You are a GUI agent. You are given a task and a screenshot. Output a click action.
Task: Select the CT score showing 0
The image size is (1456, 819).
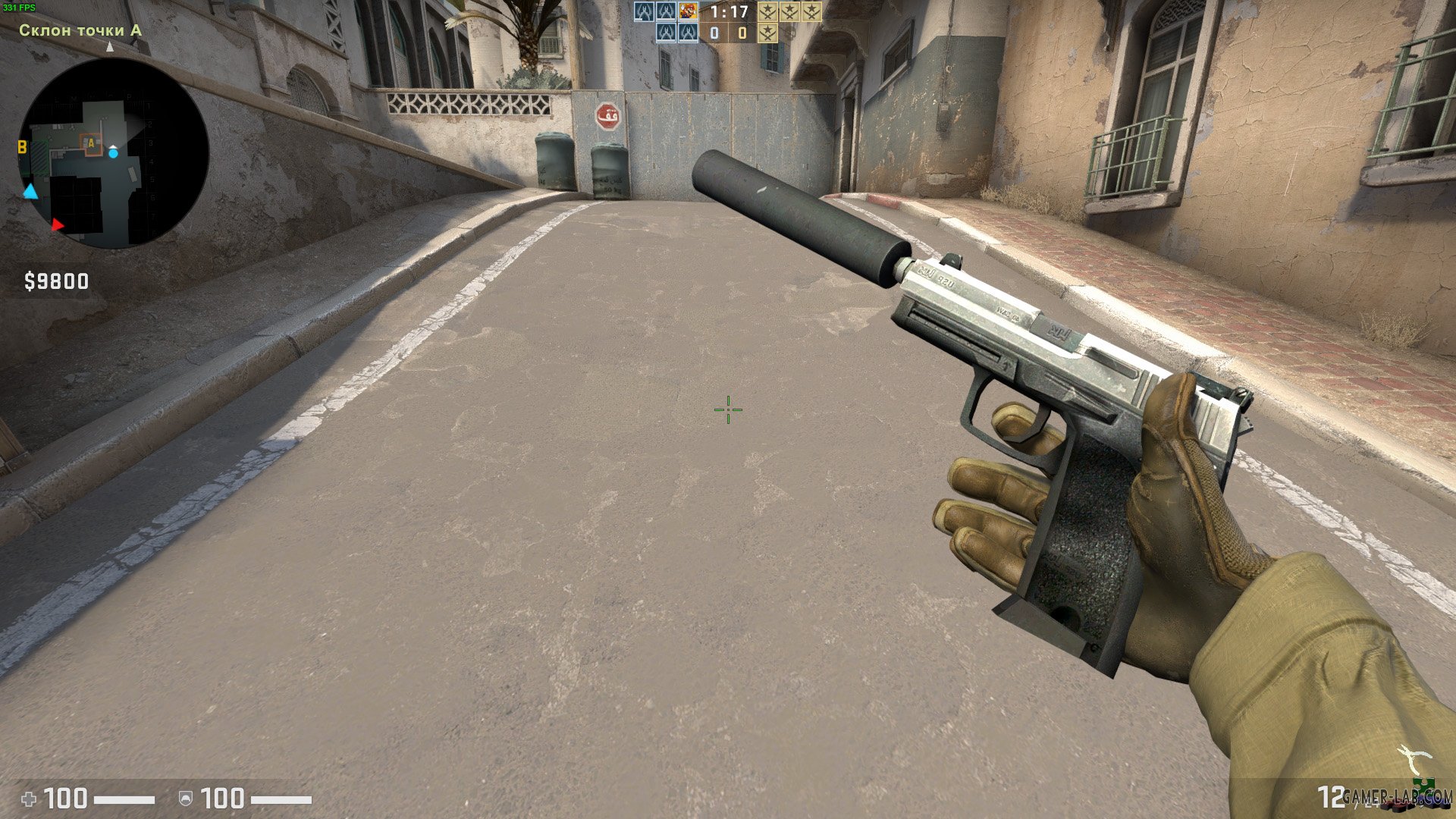(714, 33)
